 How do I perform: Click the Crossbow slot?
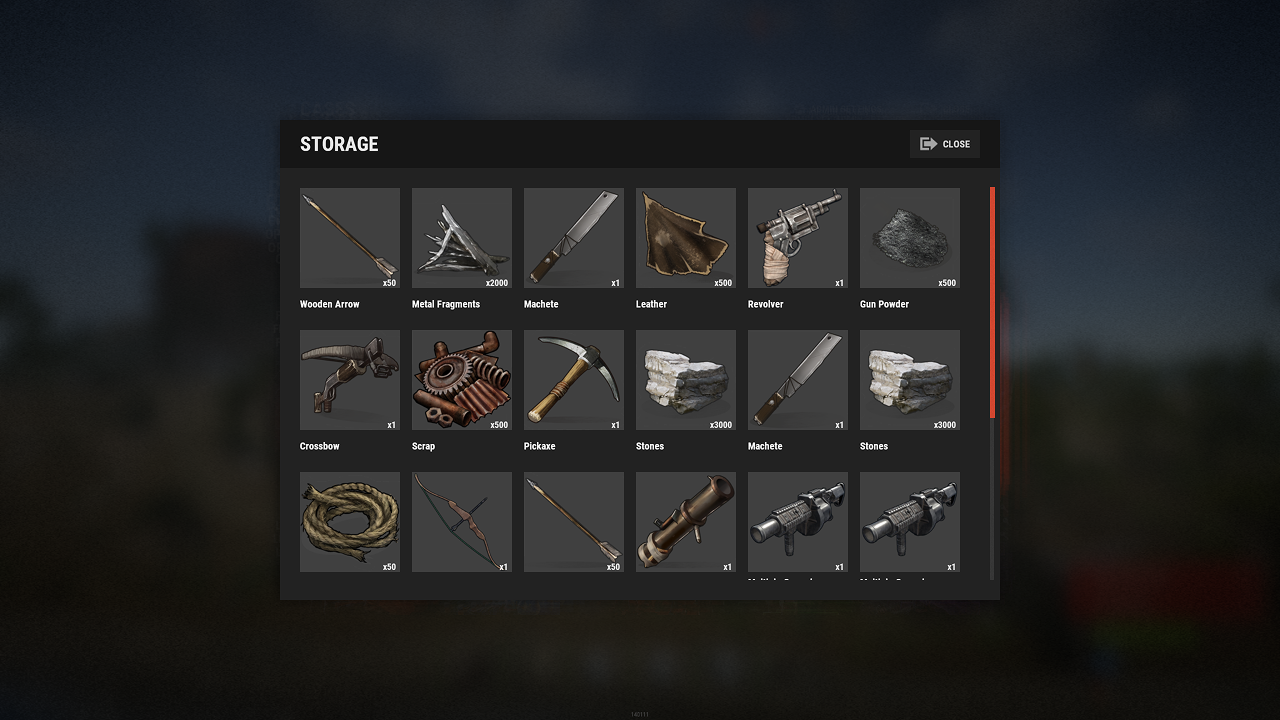click(x=350, y=380)
